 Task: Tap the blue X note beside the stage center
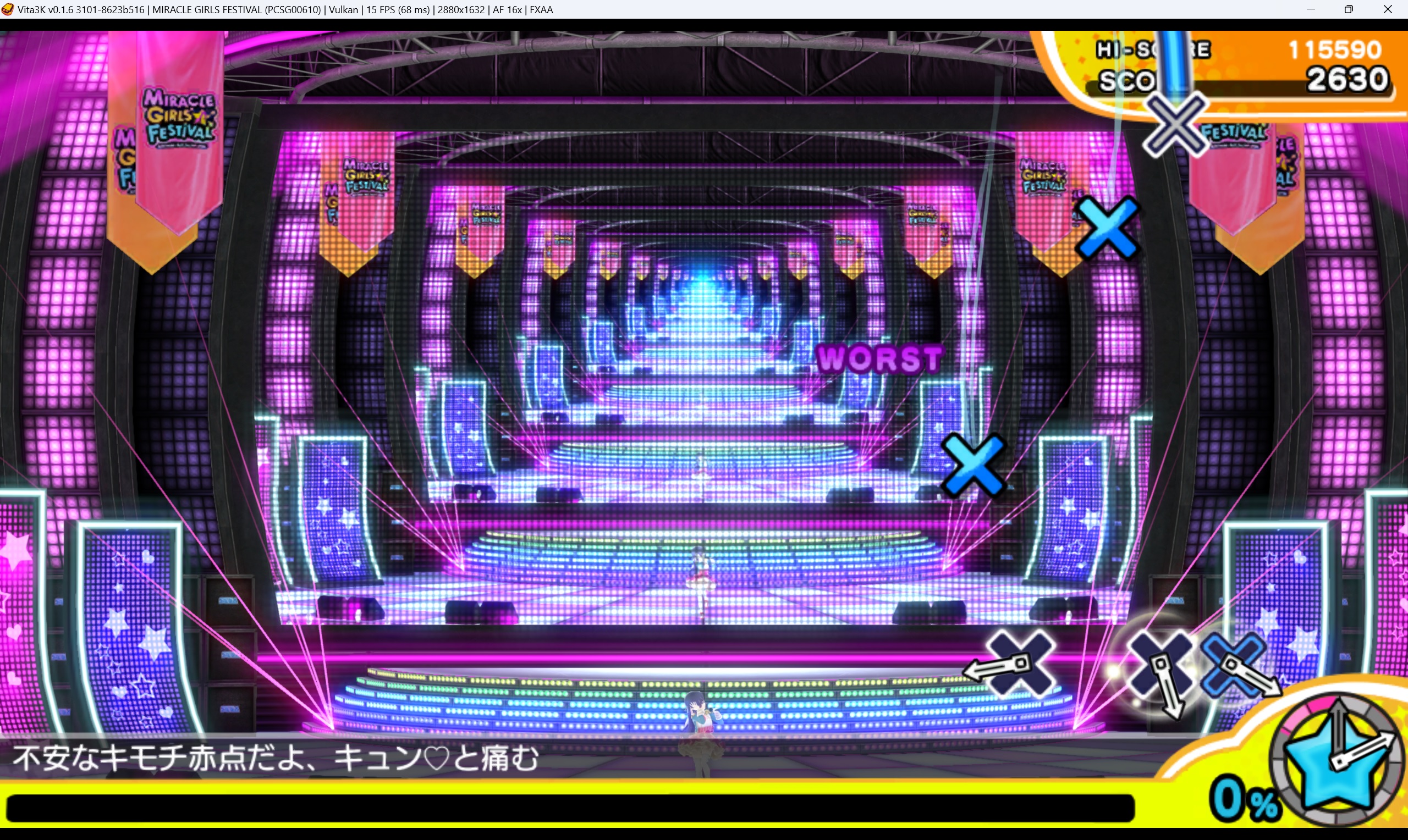975,464
